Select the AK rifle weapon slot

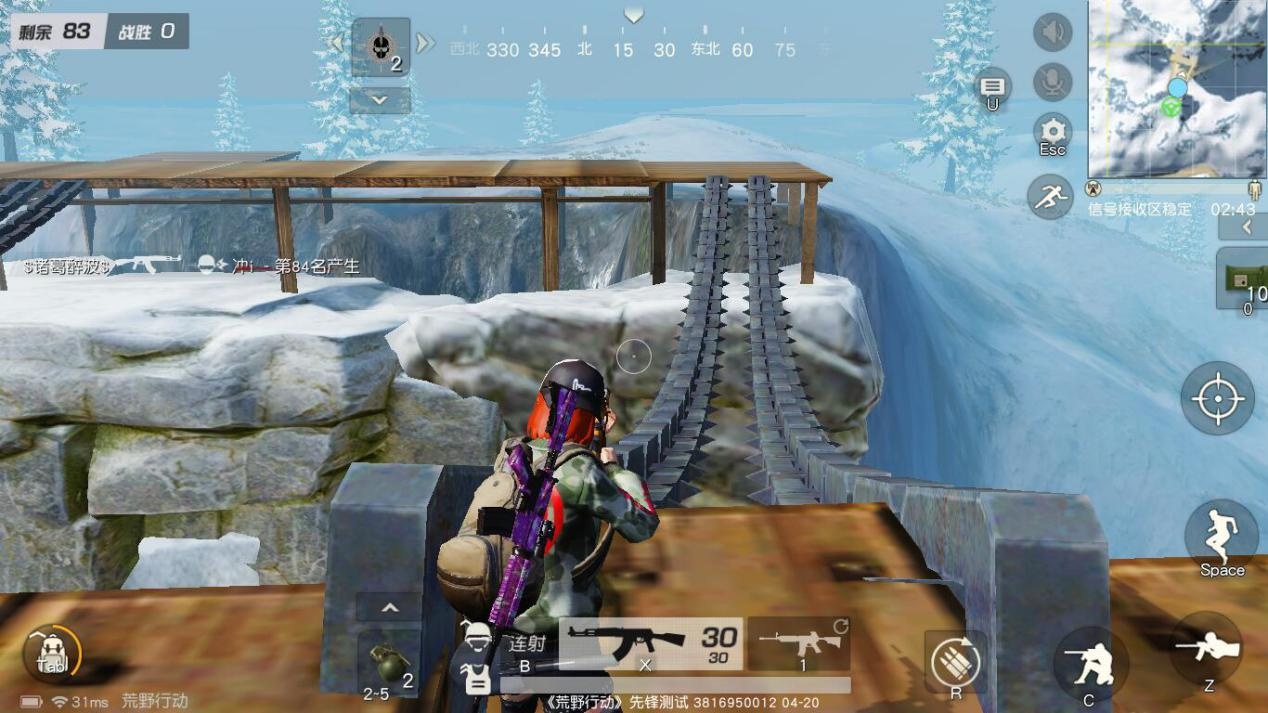[651, 642]
